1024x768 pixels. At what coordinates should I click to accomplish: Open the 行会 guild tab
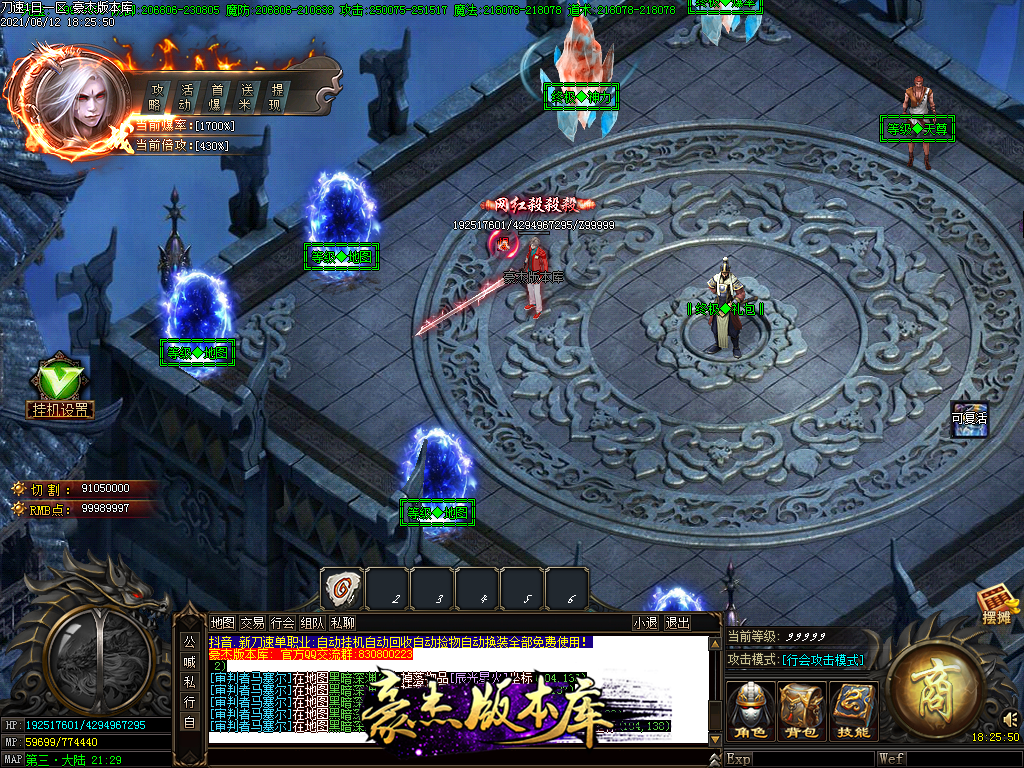[283, 622]
